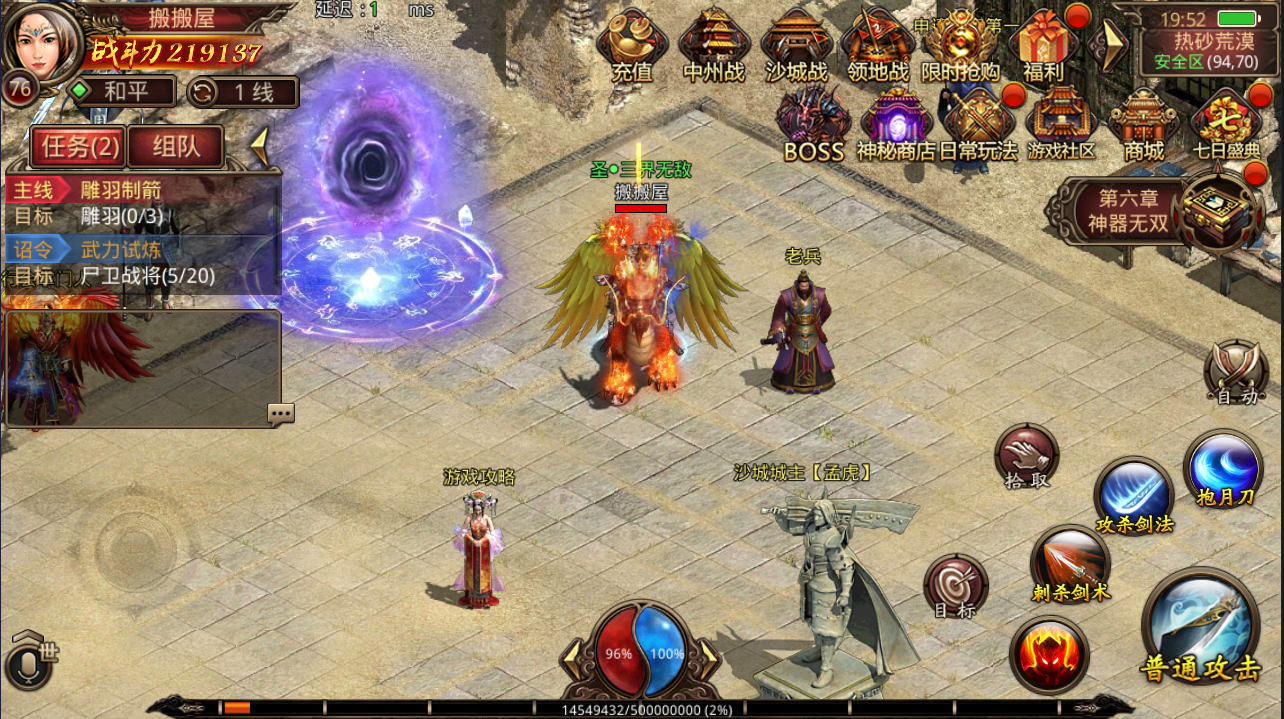
Task: Activate the 抱月刀 skill
Action: (1223, 468)
